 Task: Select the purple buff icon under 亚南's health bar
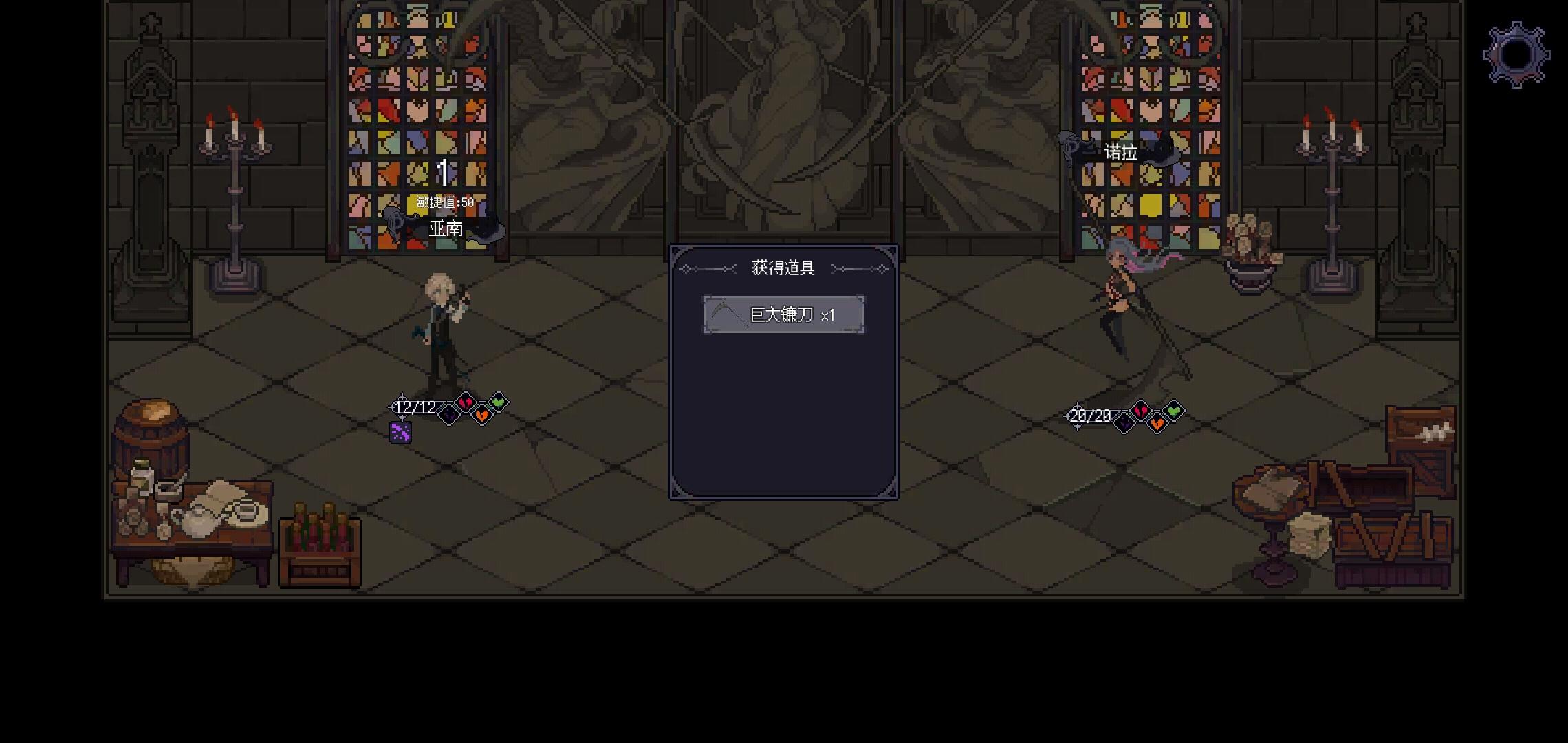click(x=400, y=433)
